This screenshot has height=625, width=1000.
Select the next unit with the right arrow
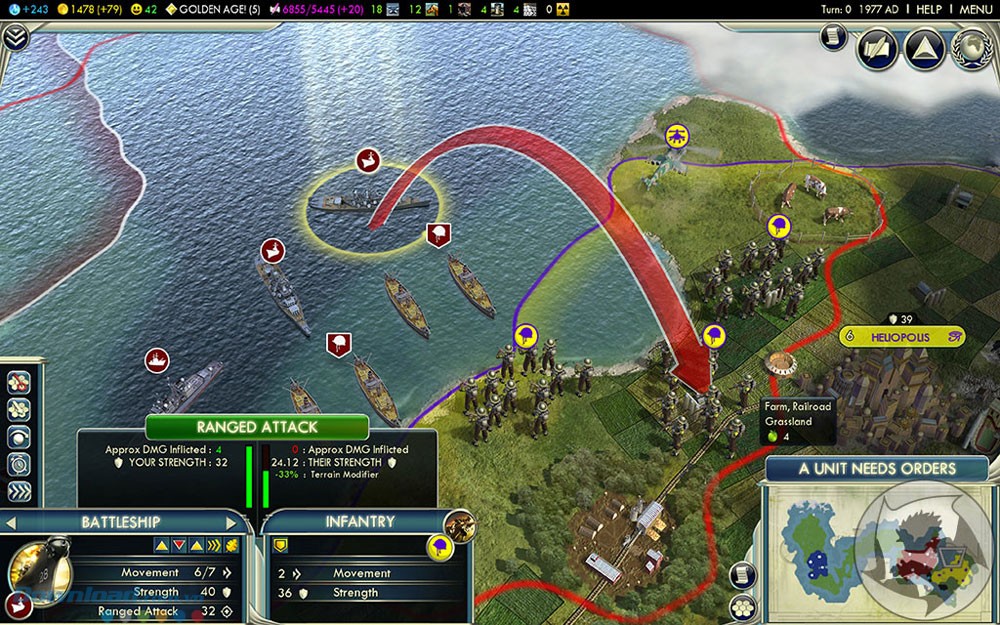coord(232,522)
